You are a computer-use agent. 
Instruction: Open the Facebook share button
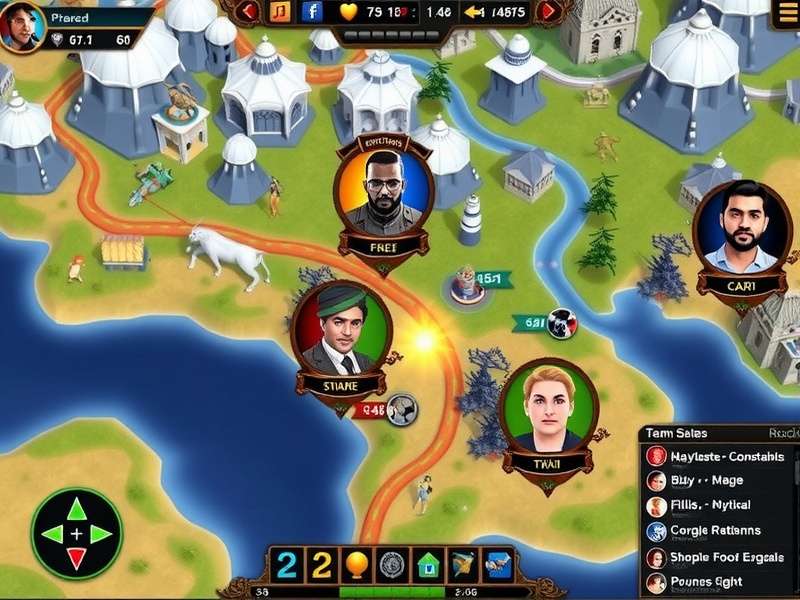point(312,12)
